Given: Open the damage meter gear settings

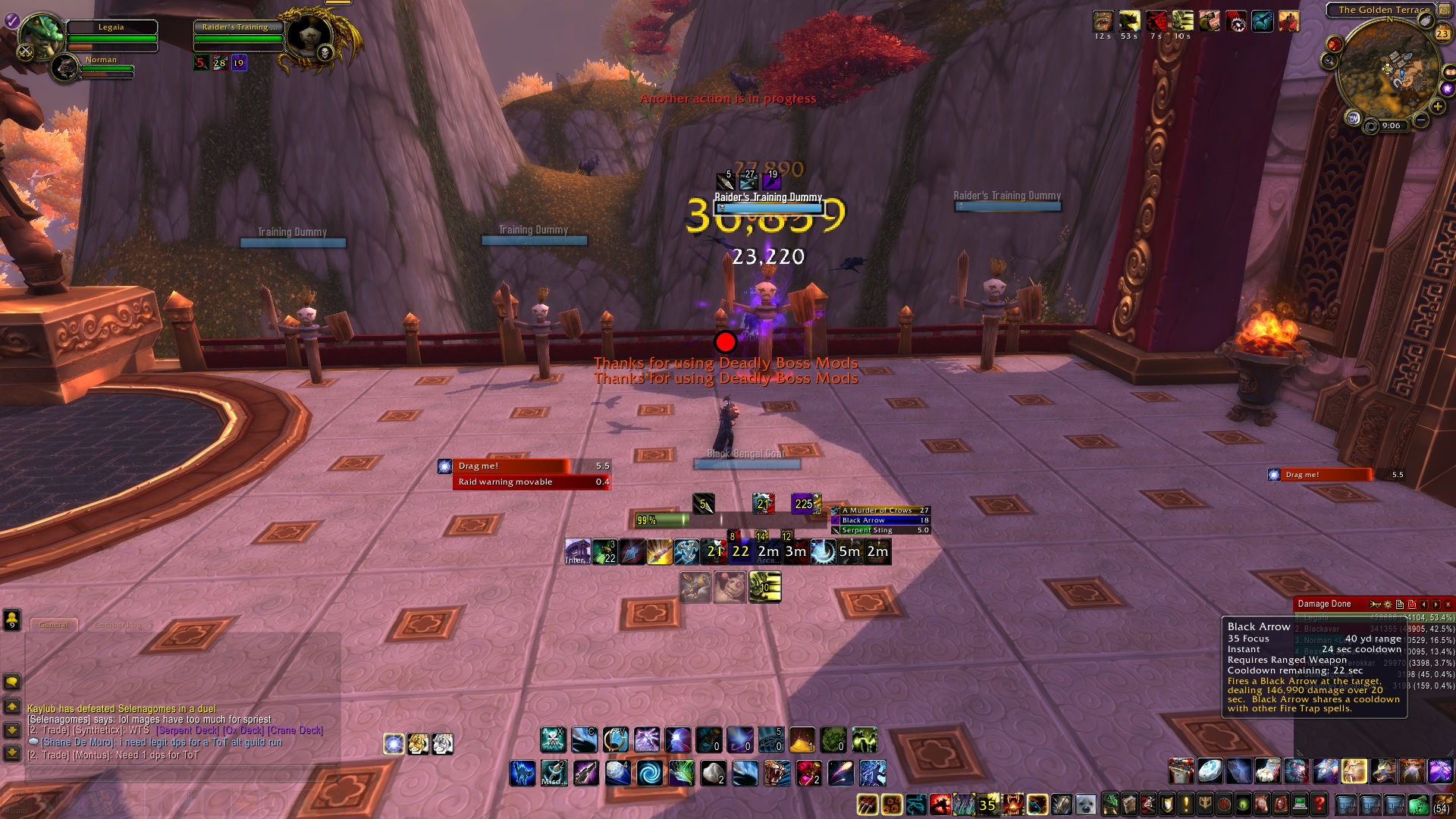Looking at the screenshot, I should coord(1388,604).
